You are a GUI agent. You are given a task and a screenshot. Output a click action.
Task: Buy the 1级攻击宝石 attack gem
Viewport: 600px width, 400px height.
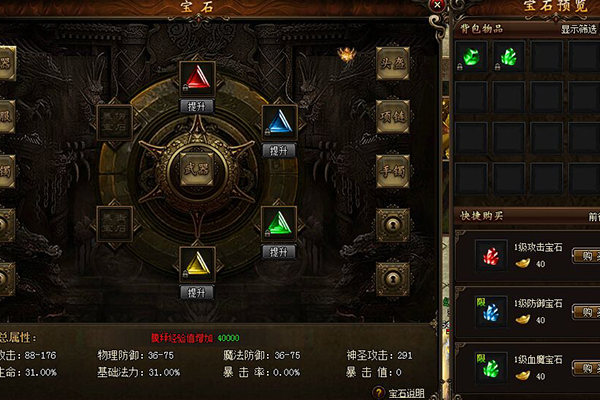point(584,255)
